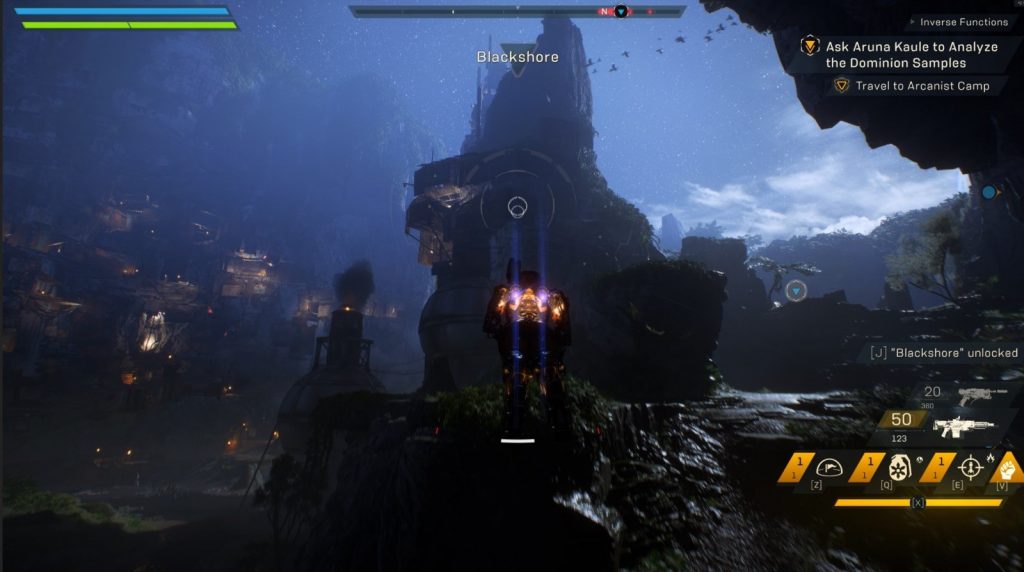
Task: Click the compass bar objective marker
Action: pos(620,11)
